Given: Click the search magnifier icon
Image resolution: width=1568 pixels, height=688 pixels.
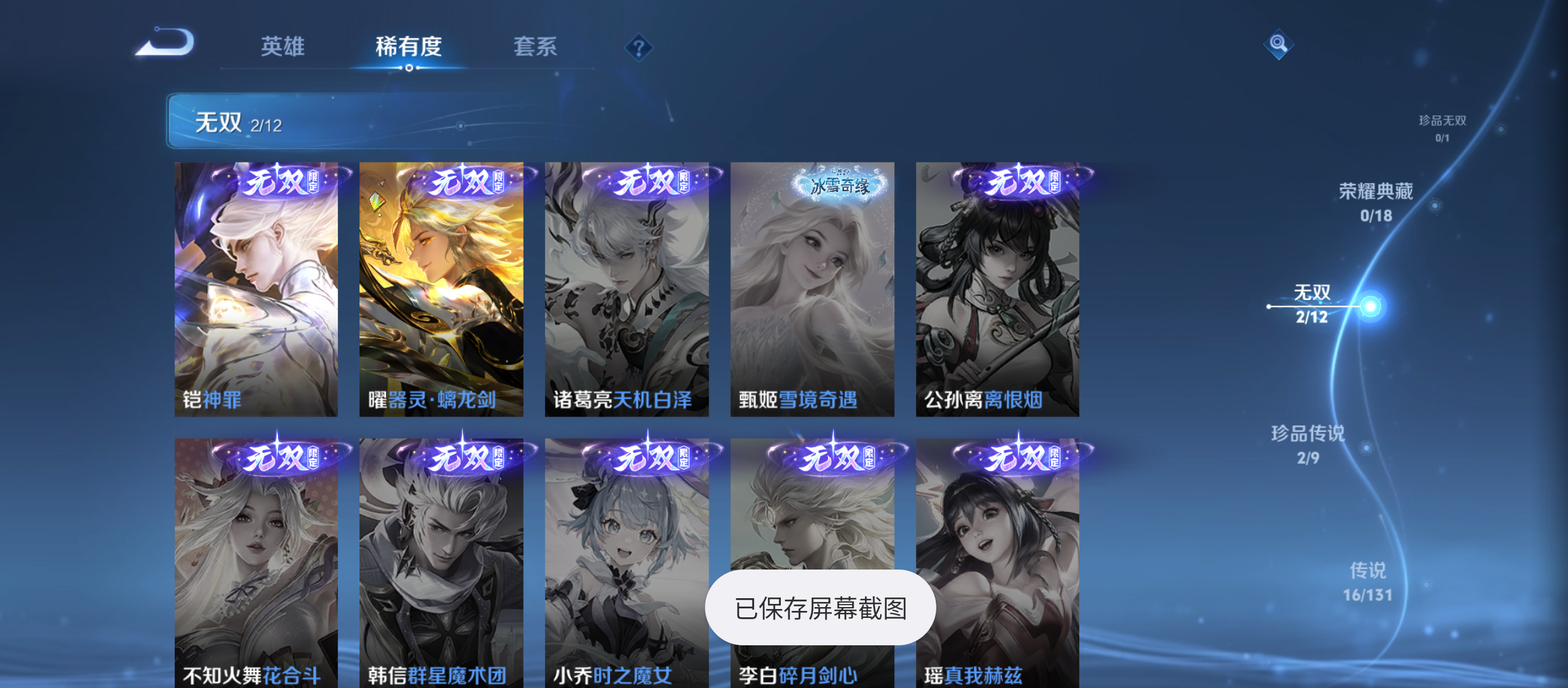Looking at the screenshot, I should [1278, 45].
